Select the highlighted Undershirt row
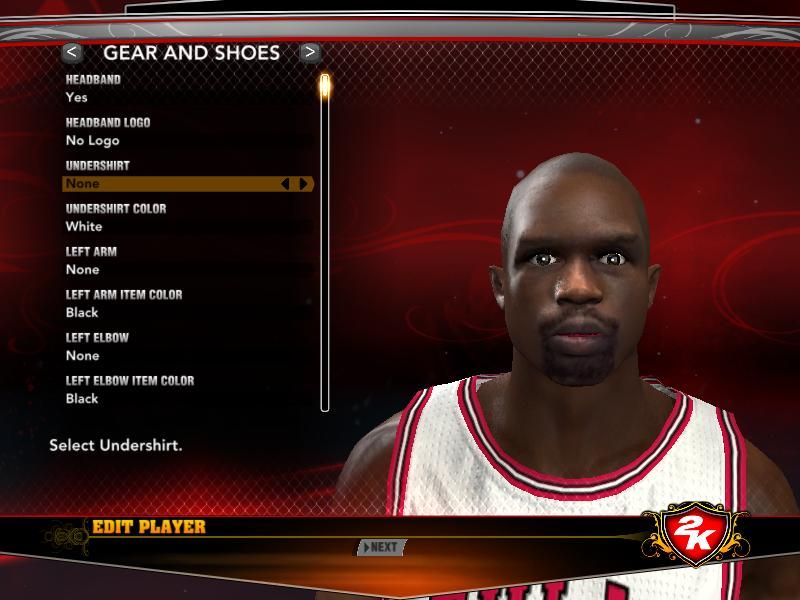The width and height of the screenshot is (800, 600). (x=170, y=184)
